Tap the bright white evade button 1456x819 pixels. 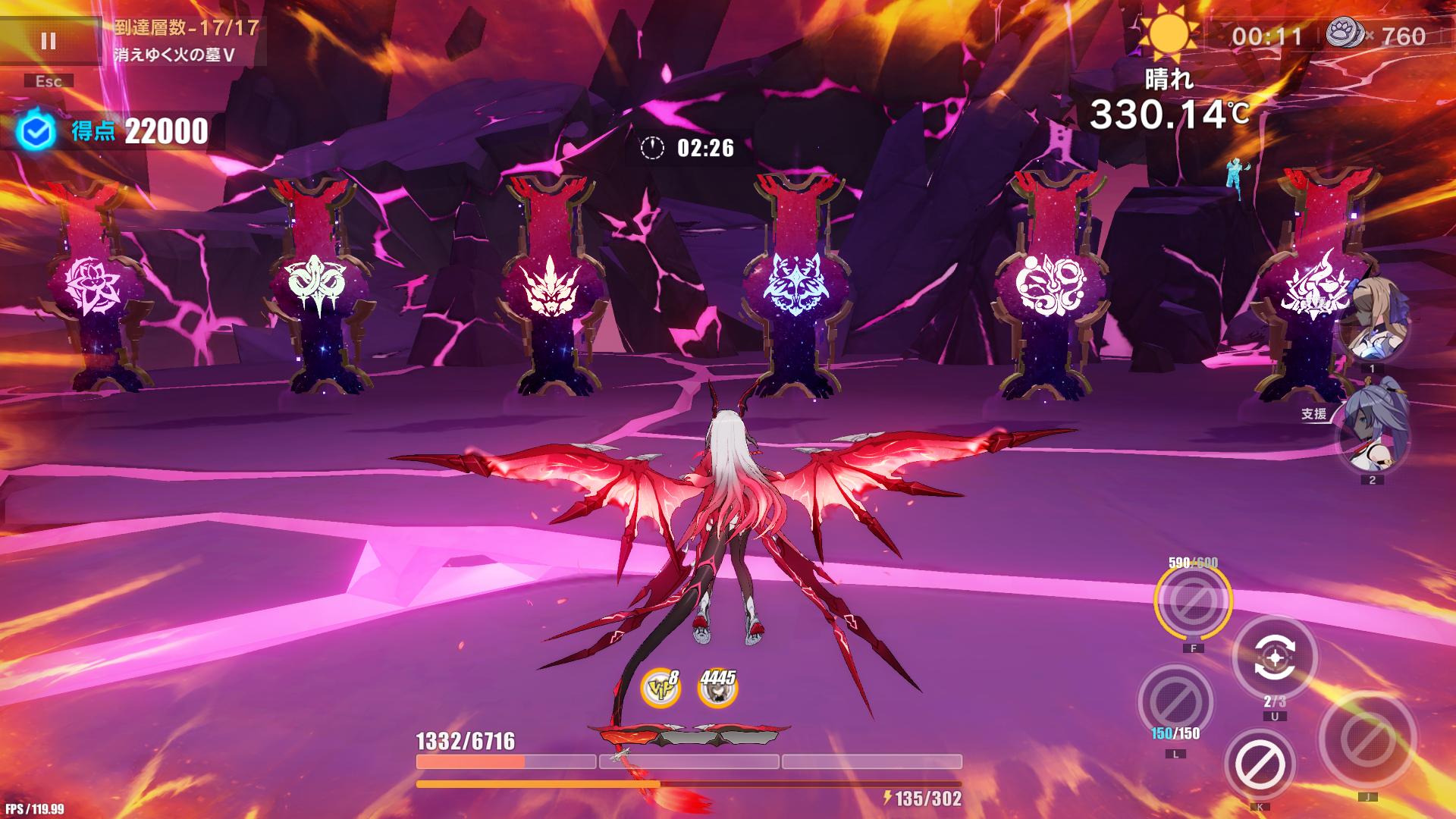[x=1260, y=764]
